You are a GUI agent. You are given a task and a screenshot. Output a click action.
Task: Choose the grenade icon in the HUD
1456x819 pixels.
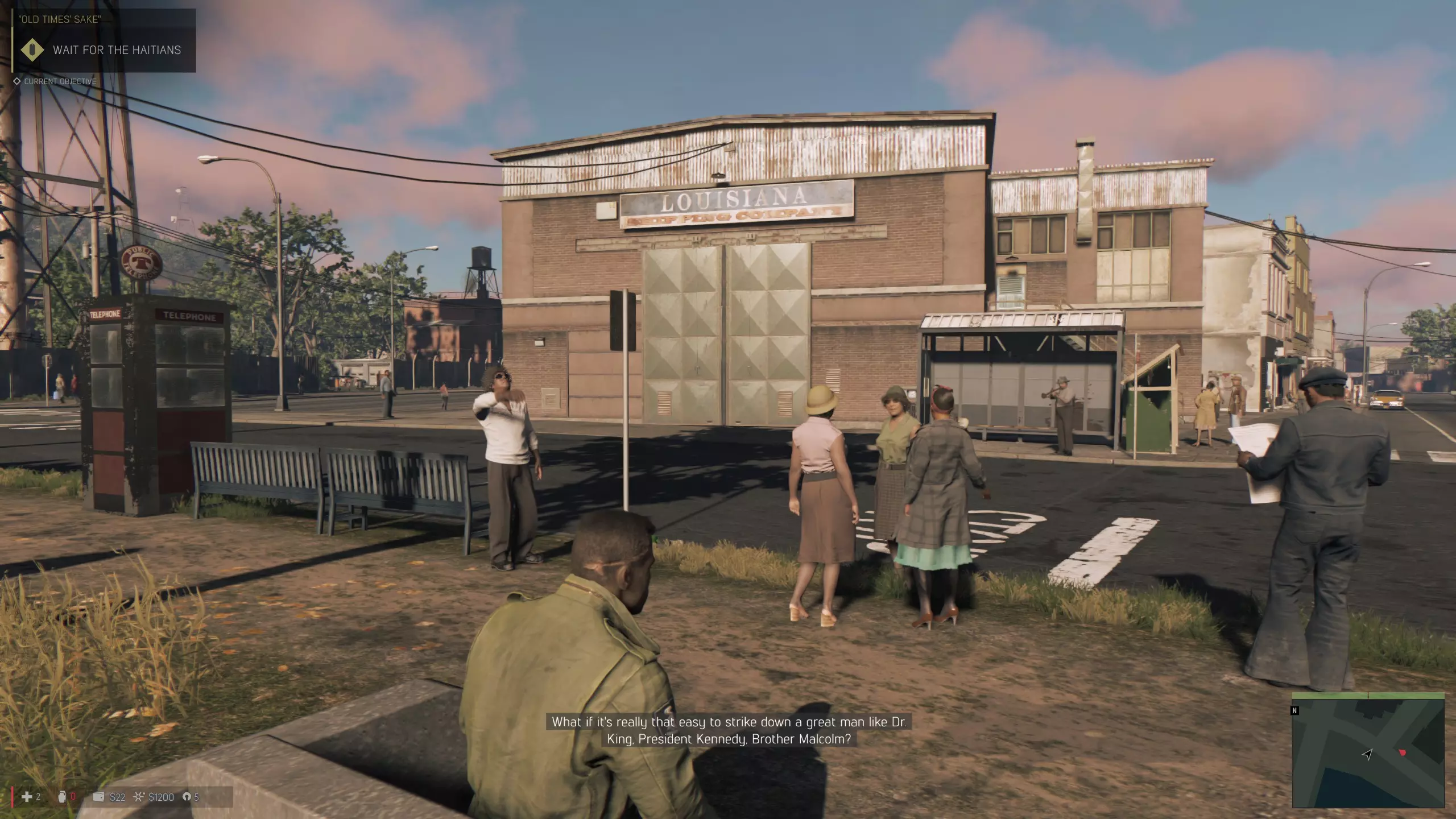[62, 797]
